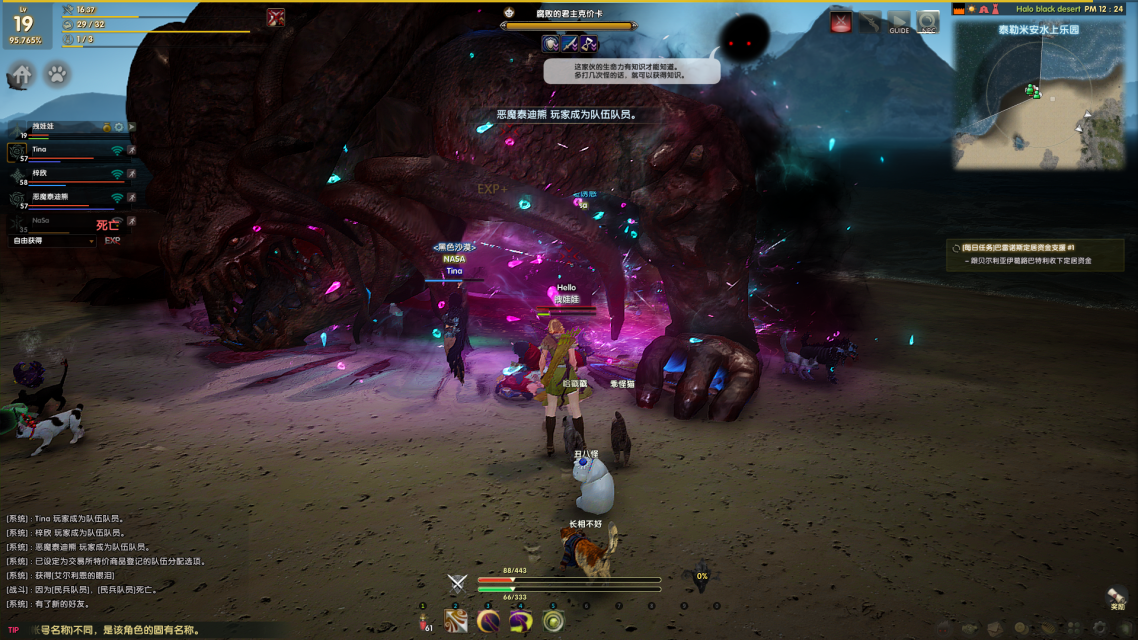Activate the green ring skill slot
1138x640 pixels.
click(x=553, y=621)
